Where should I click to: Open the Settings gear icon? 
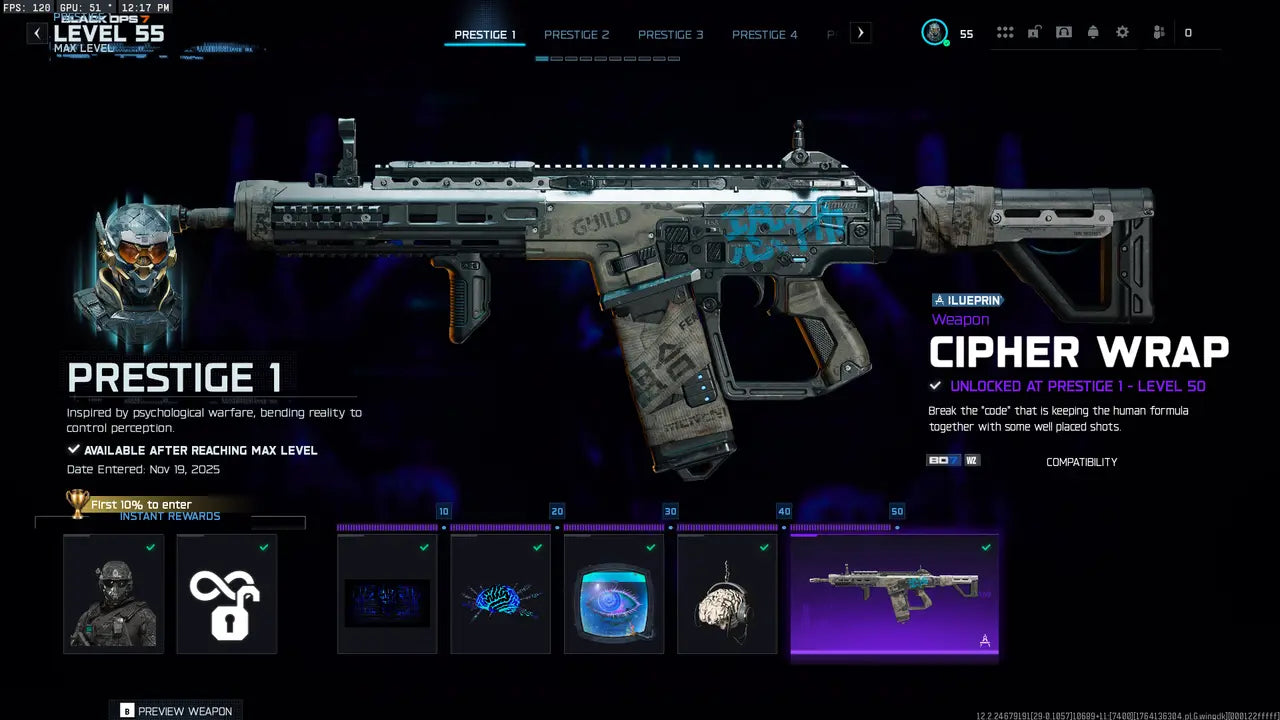click(x=1122, y=32)
